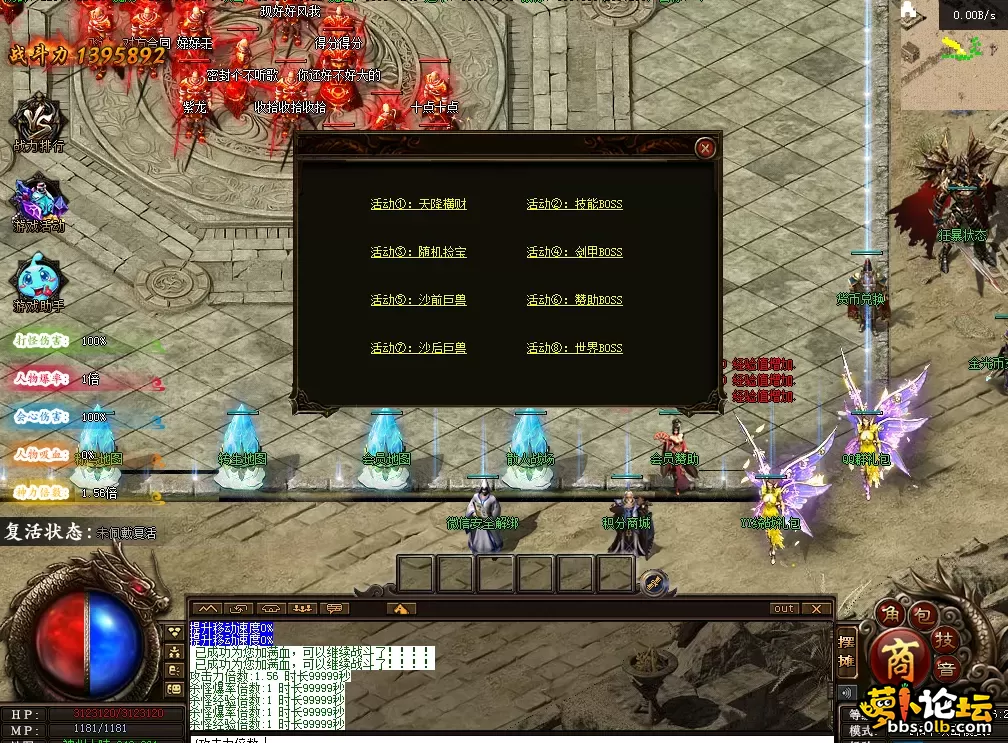Select activity 1 天降横财

418,204
